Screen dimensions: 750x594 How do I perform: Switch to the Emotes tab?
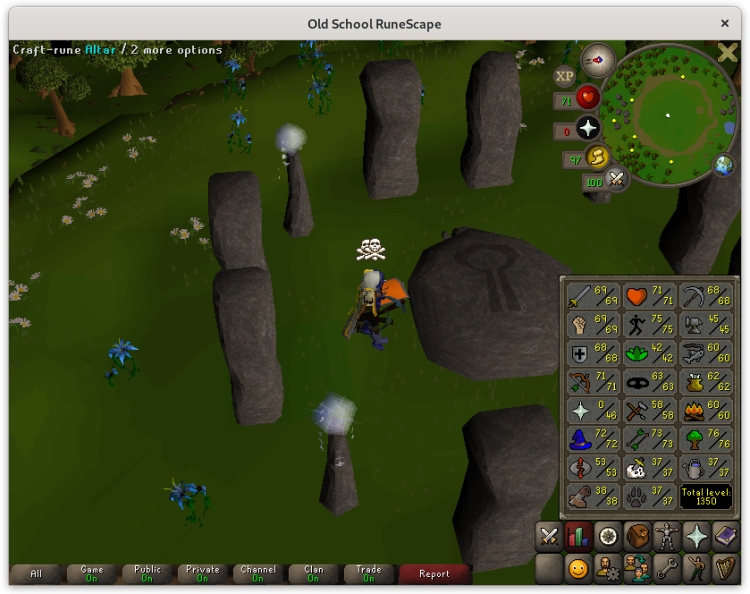click(x=696, y=569)
